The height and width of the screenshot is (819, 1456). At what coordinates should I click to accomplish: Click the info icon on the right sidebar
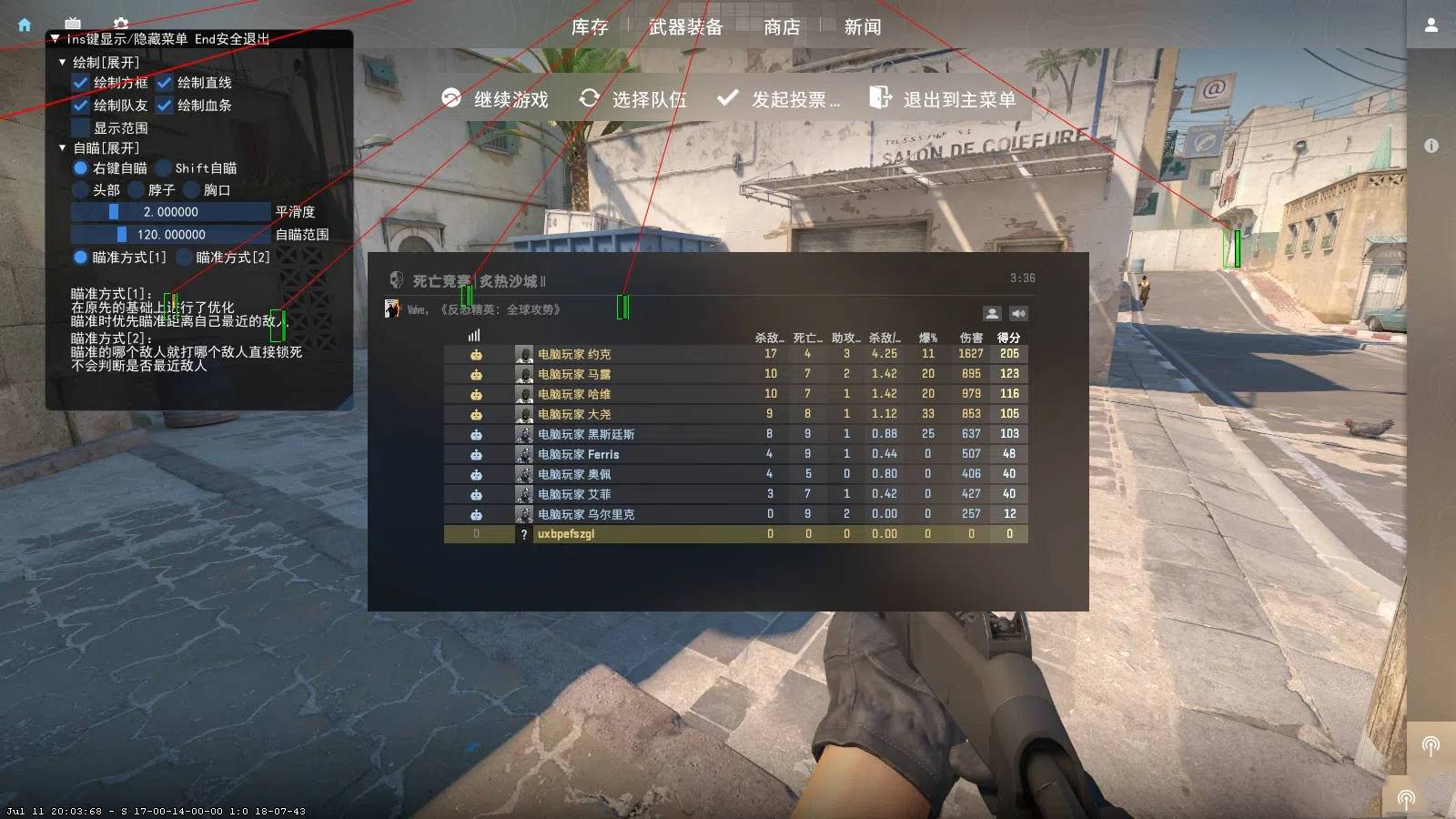click(1431, 144)
